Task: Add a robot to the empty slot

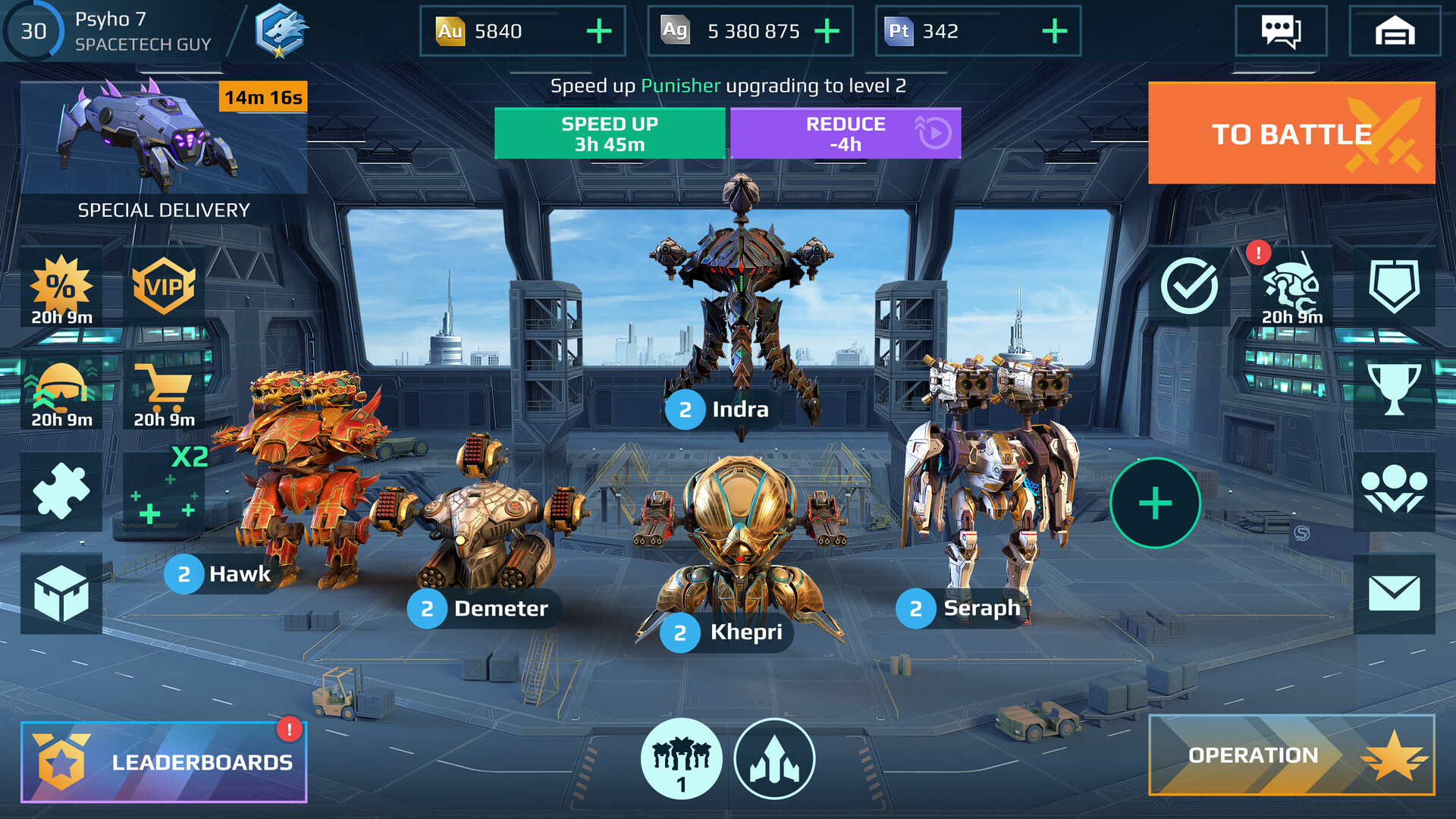Action: coord(1154,503)
